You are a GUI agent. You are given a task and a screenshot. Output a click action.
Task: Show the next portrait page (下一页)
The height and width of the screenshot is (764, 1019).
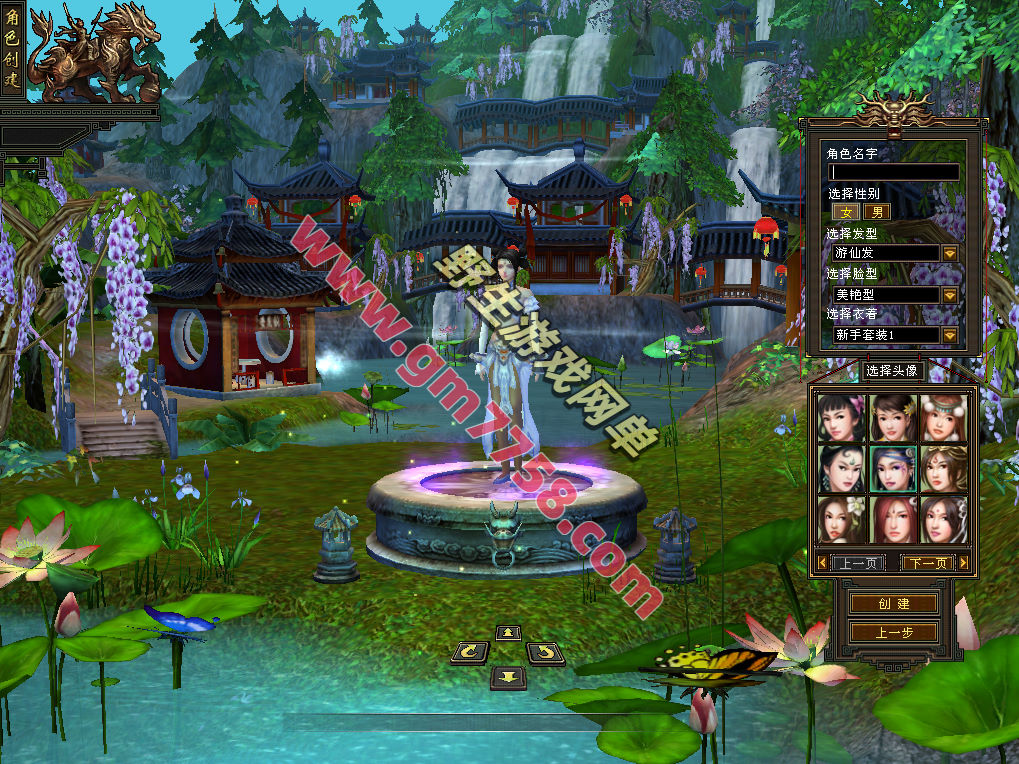[925, 563]
